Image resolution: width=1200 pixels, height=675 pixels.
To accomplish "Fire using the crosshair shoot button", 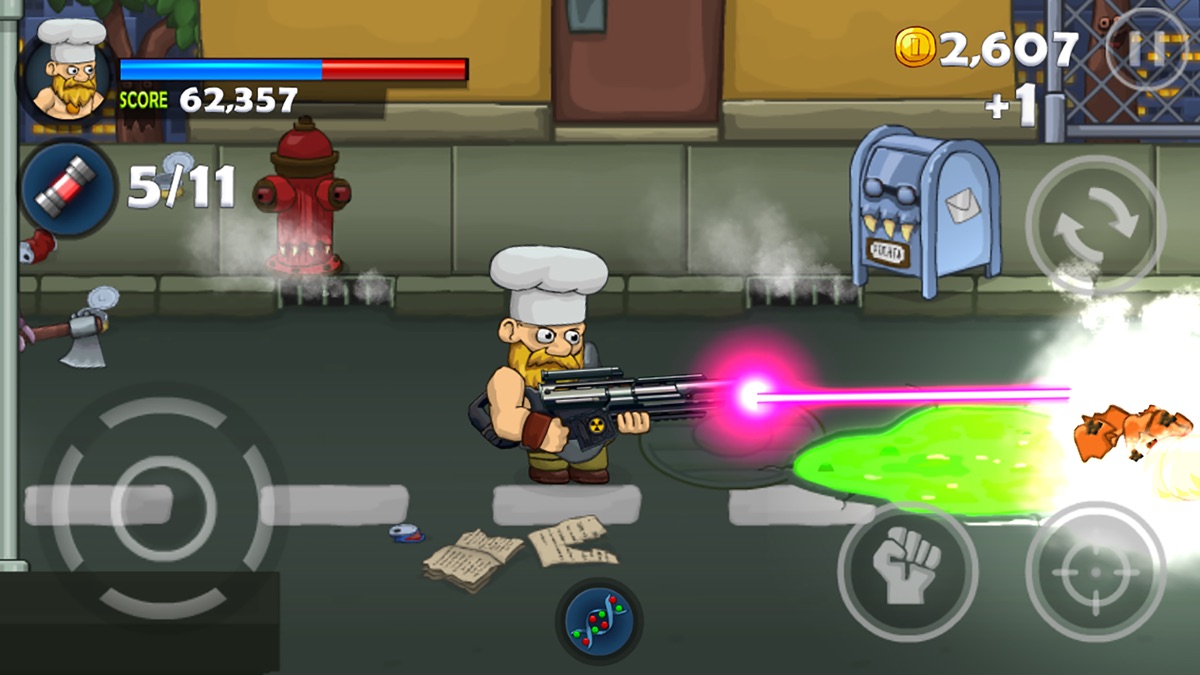I will click(1095, 571).
